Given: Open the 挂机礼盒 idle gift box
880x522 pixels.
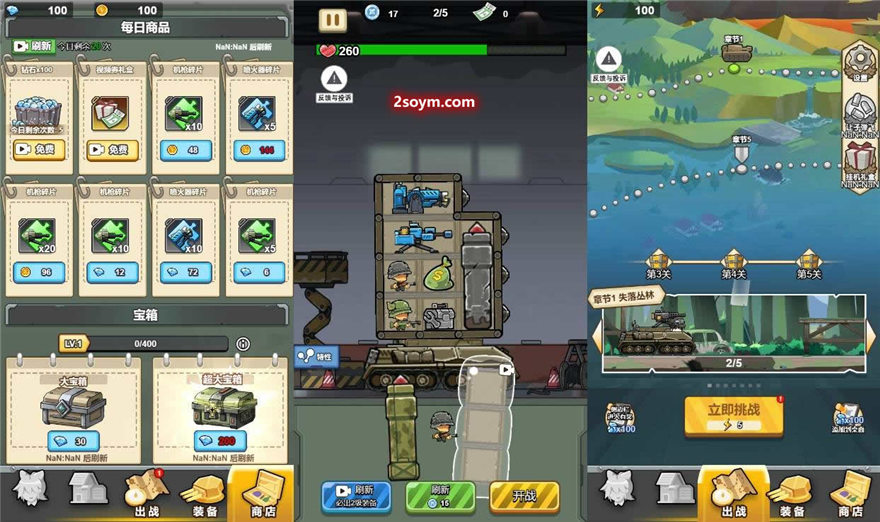Looking at the screenshot, I should [859, 162].
